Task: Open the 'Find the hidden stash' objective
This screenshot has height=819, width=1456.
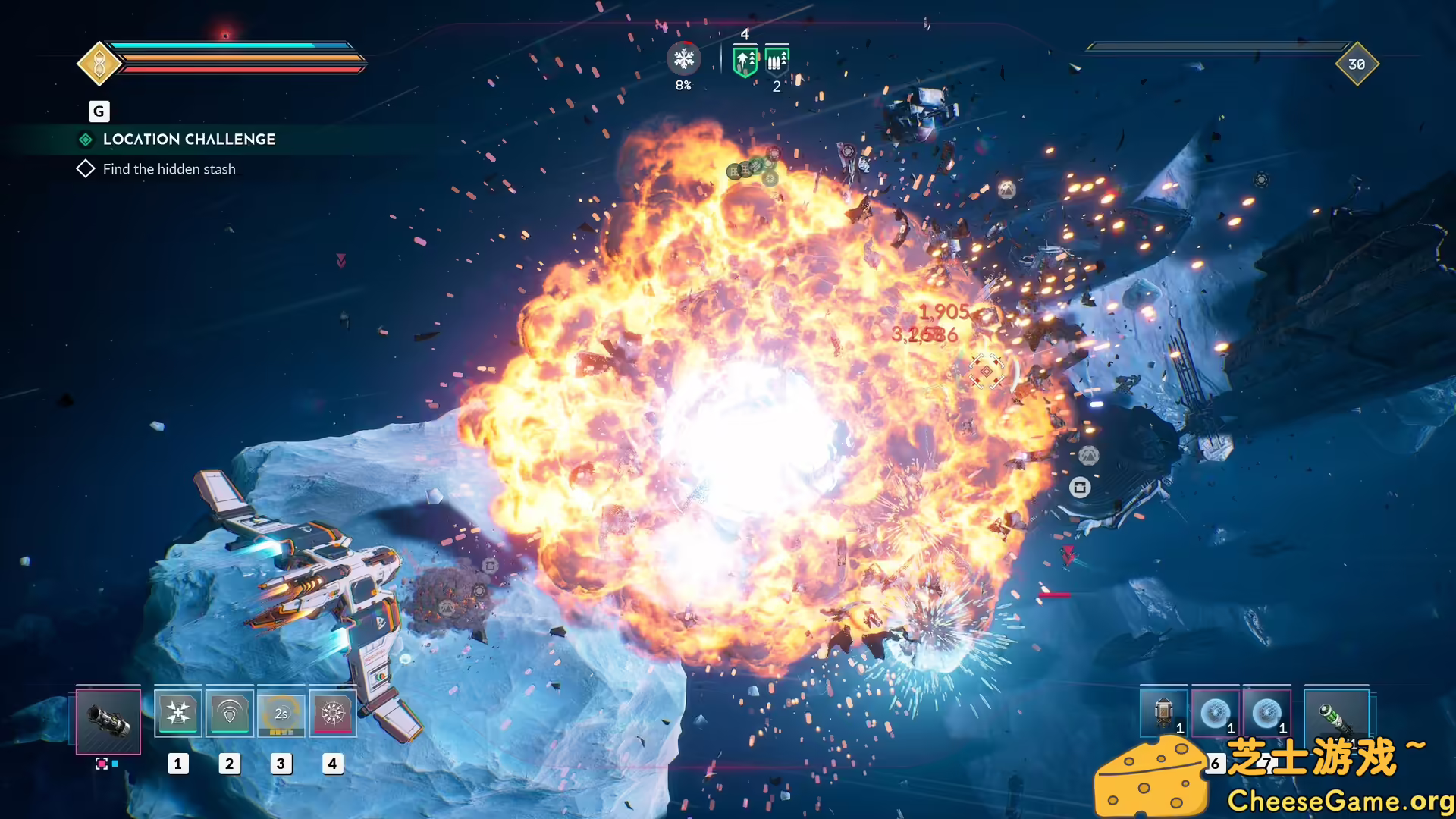Action: [x=169, y=168]
